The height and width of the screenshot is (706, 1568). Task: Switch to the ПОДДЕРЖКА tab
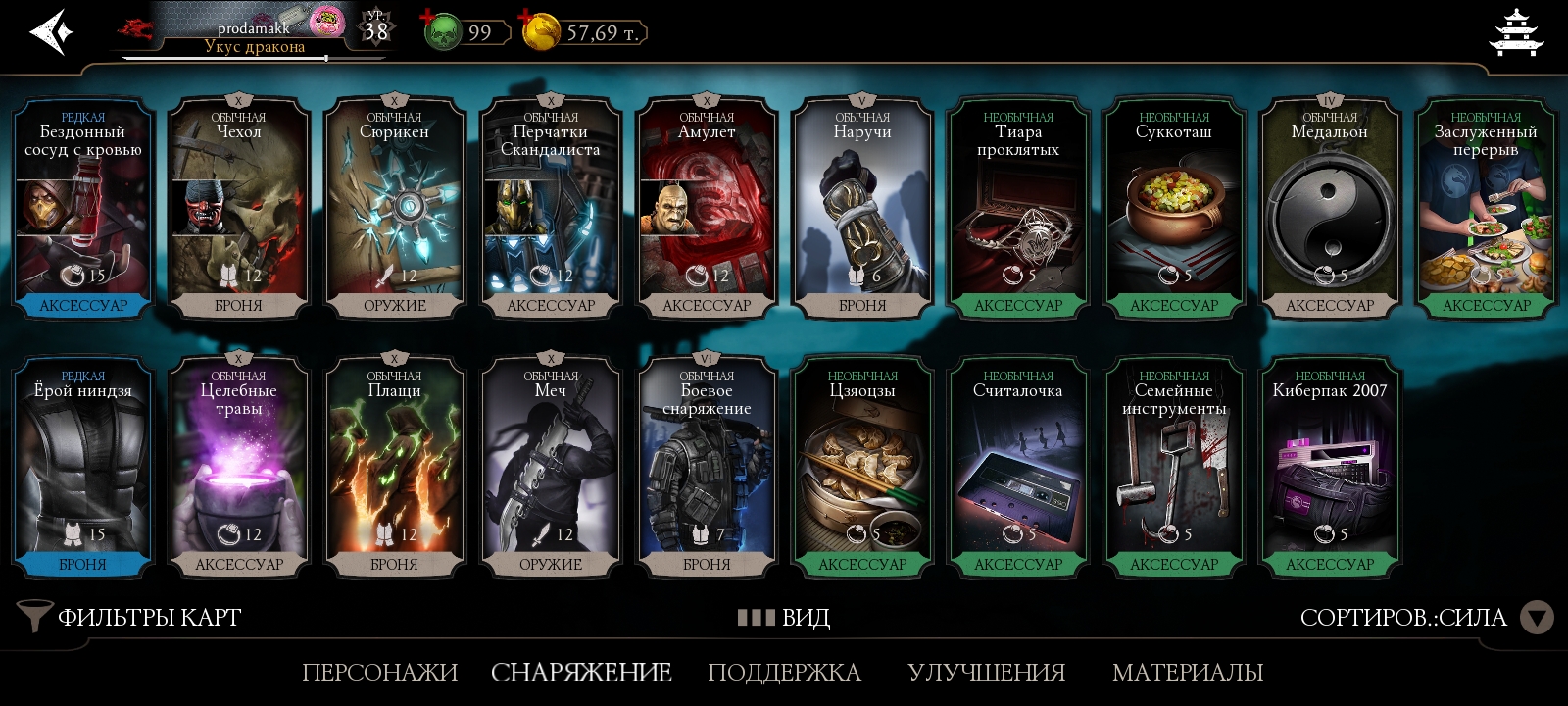(x=784, y=673)
